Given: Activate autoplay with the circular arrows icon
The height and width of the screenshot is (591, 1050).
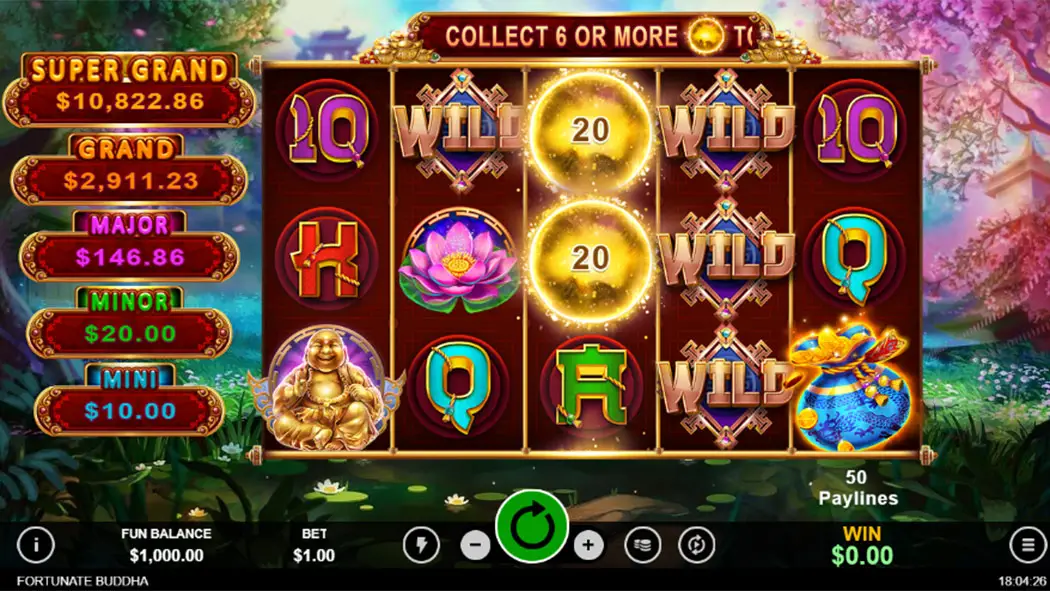Looking at the screenshot, I should click(696, 545).
